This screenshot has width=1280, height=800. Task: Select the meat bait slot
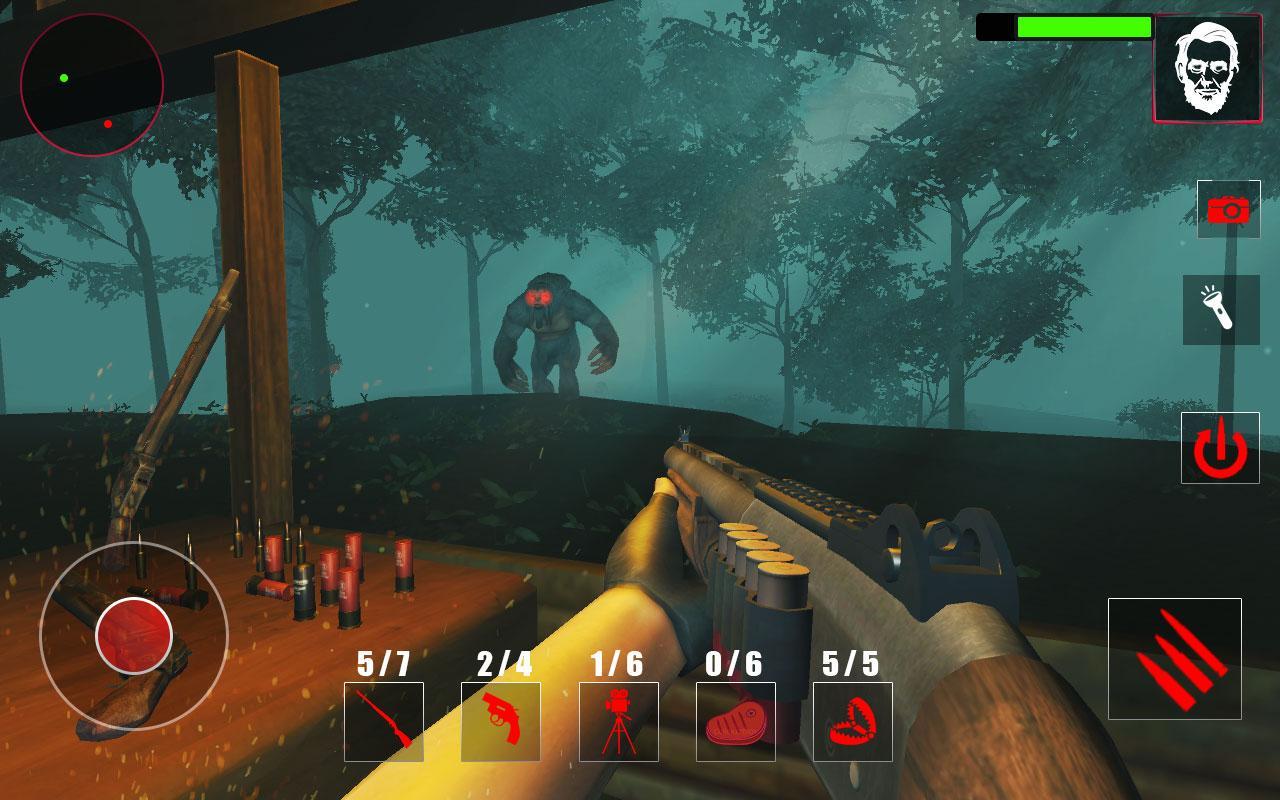point(735,721)
